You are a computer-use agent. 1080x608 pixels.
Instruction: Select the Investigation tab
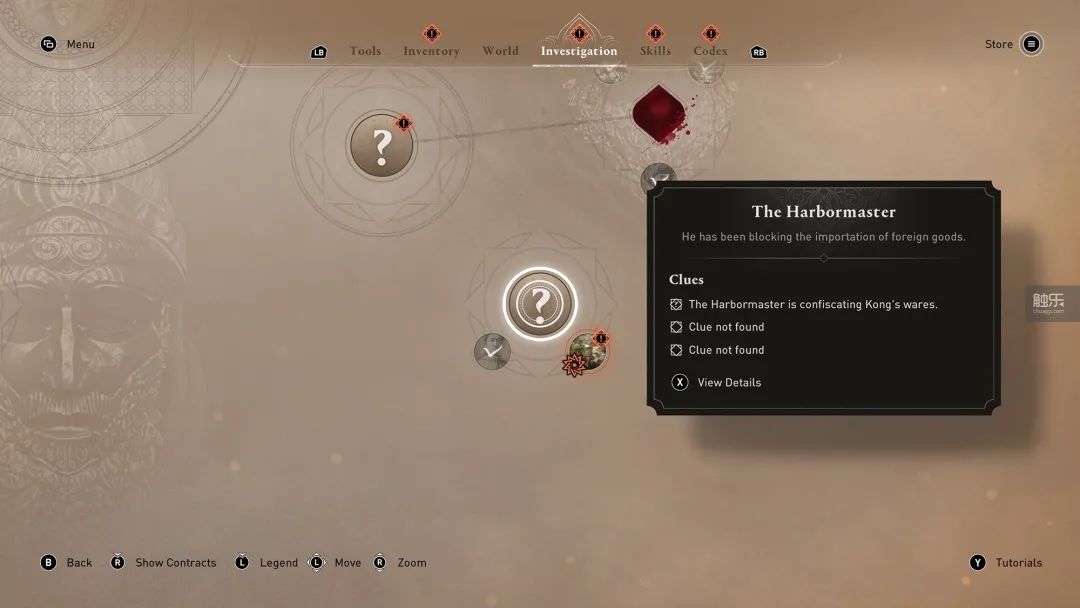click(579, 51)
